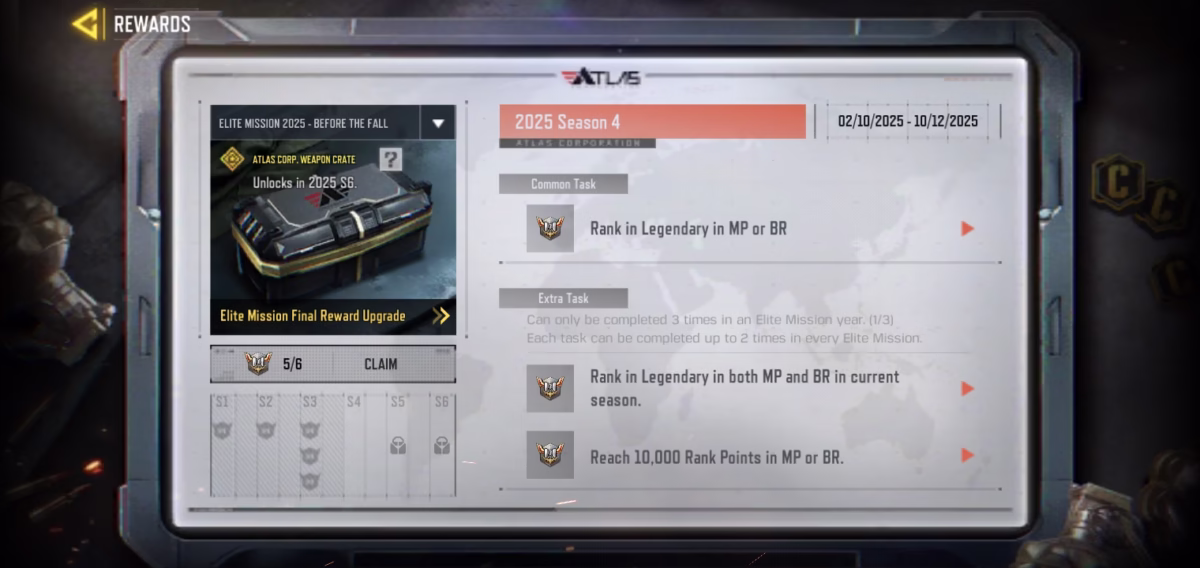Select the S6 locked season column
1200x568 pixels.
pos(442,445)
